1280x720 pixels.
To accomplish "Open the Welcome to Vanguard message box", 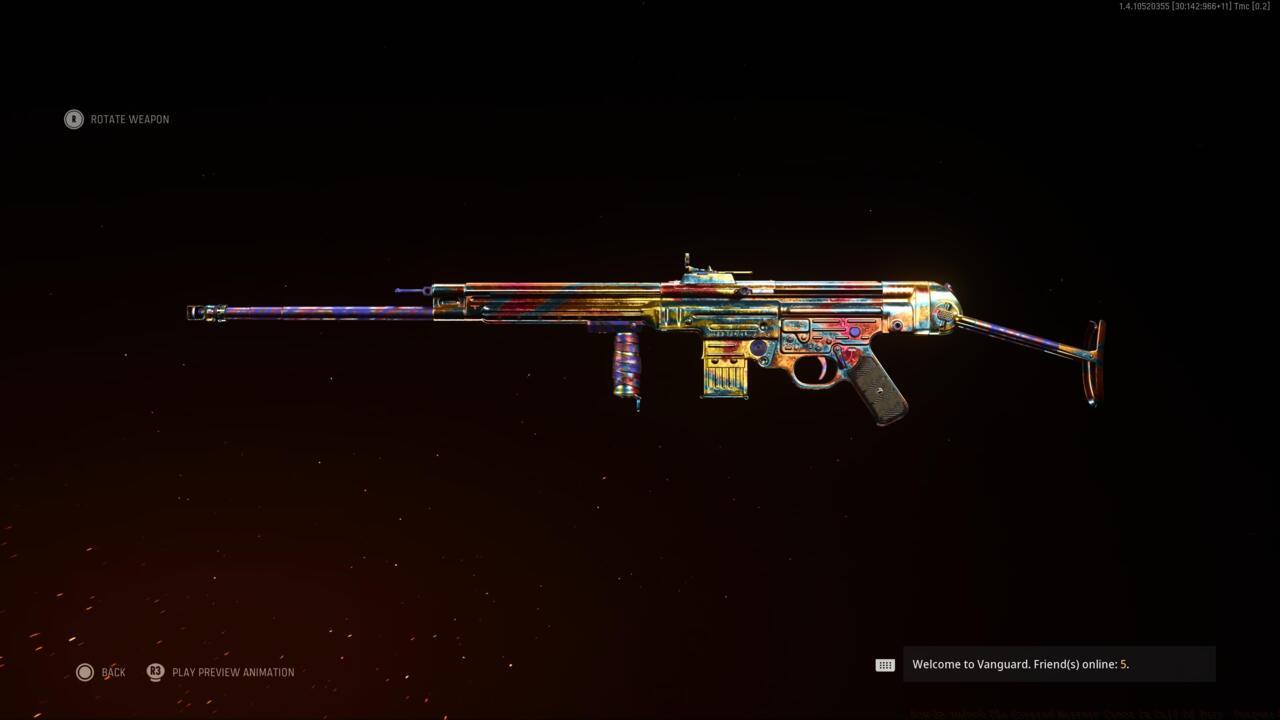I will coord(1058,664).
